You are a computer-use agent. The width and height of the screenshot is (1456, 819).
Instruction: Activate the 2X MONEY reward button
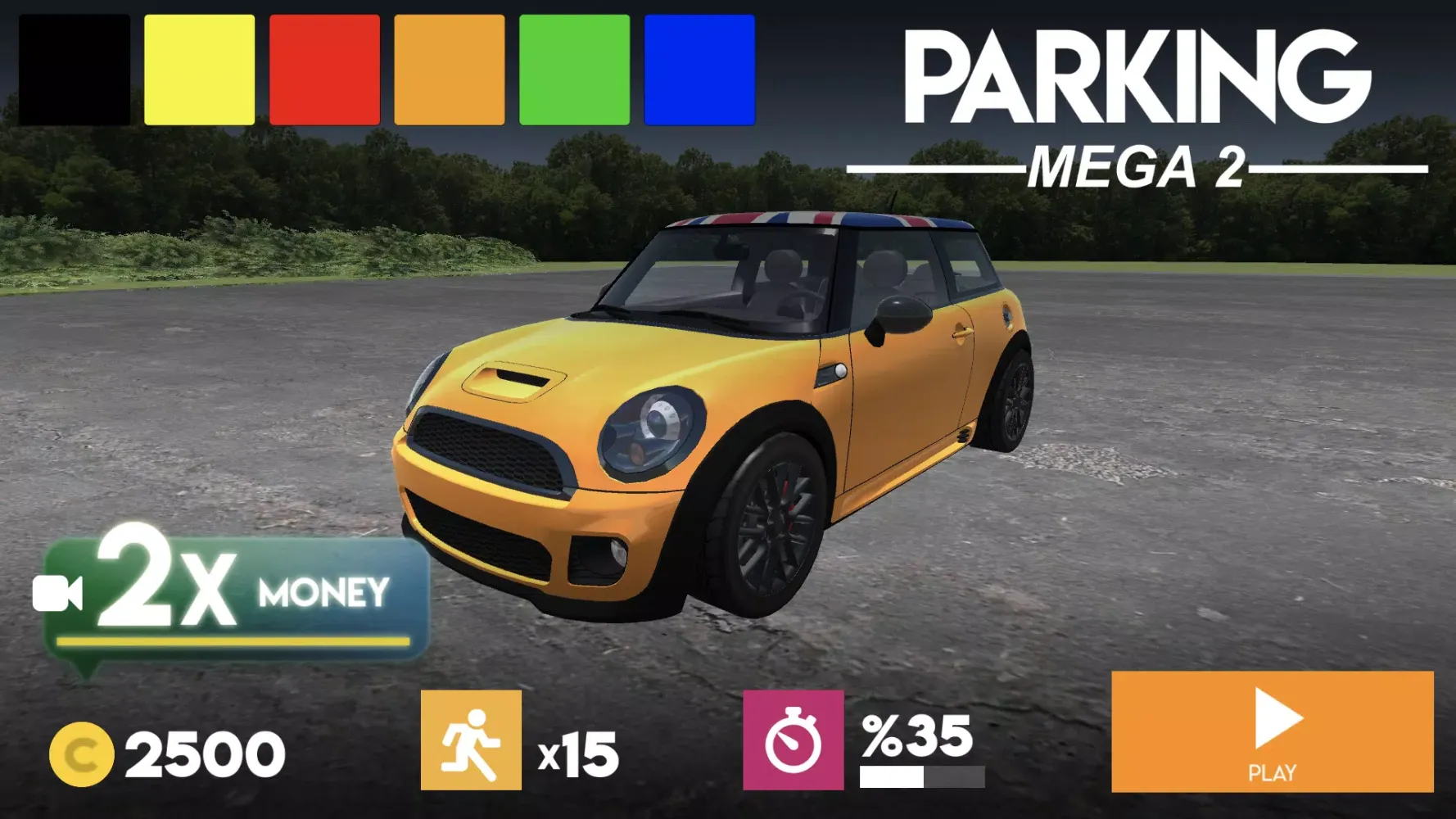tap(233, 594)
